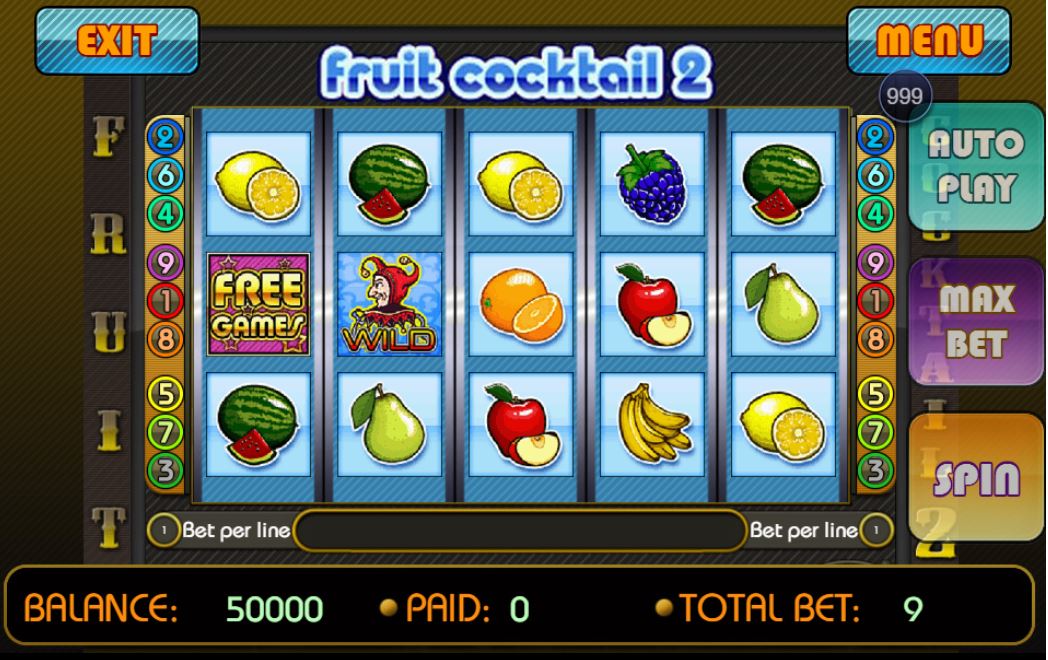Viewport: 1048px width, 660px height.
Task: Set the Max Bet
Action: [975, 321]
